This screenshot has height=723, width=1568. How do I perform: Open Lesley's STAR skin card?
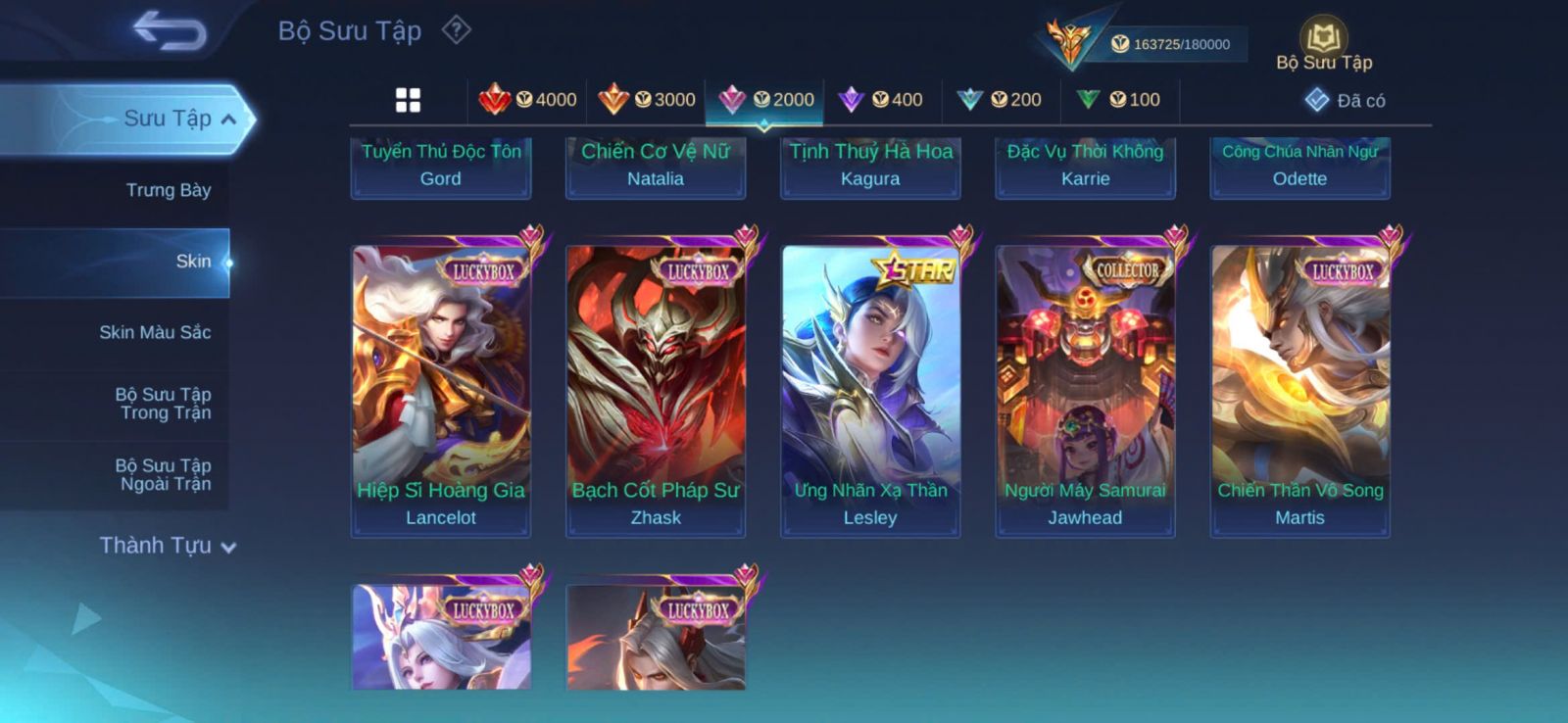coord(870,390)
